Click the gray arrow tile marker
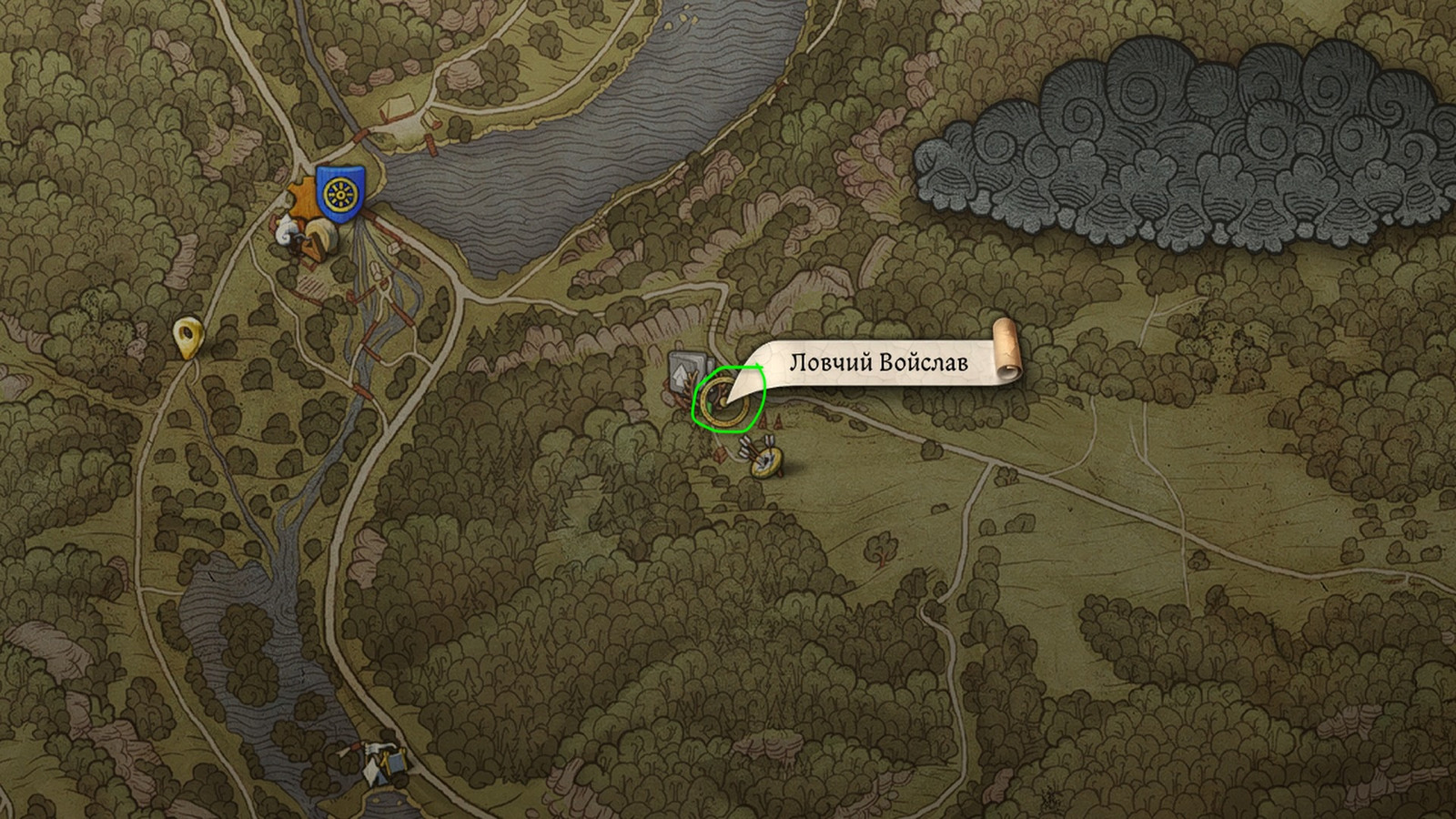This screenshot has width=1456, height=819. coord(682,369)
